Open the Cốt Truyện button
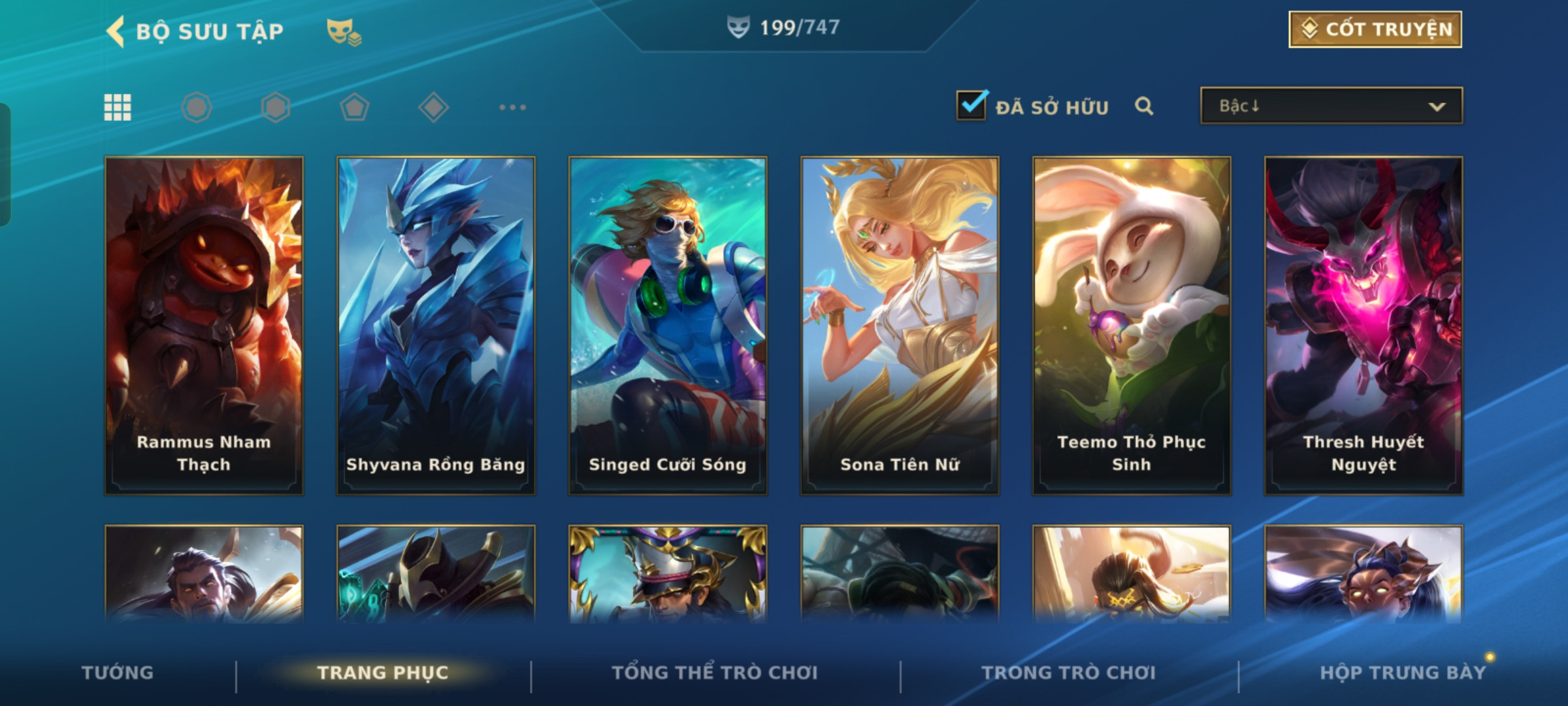Viewport: 1568px width, 706px height. coord(1375,29)
